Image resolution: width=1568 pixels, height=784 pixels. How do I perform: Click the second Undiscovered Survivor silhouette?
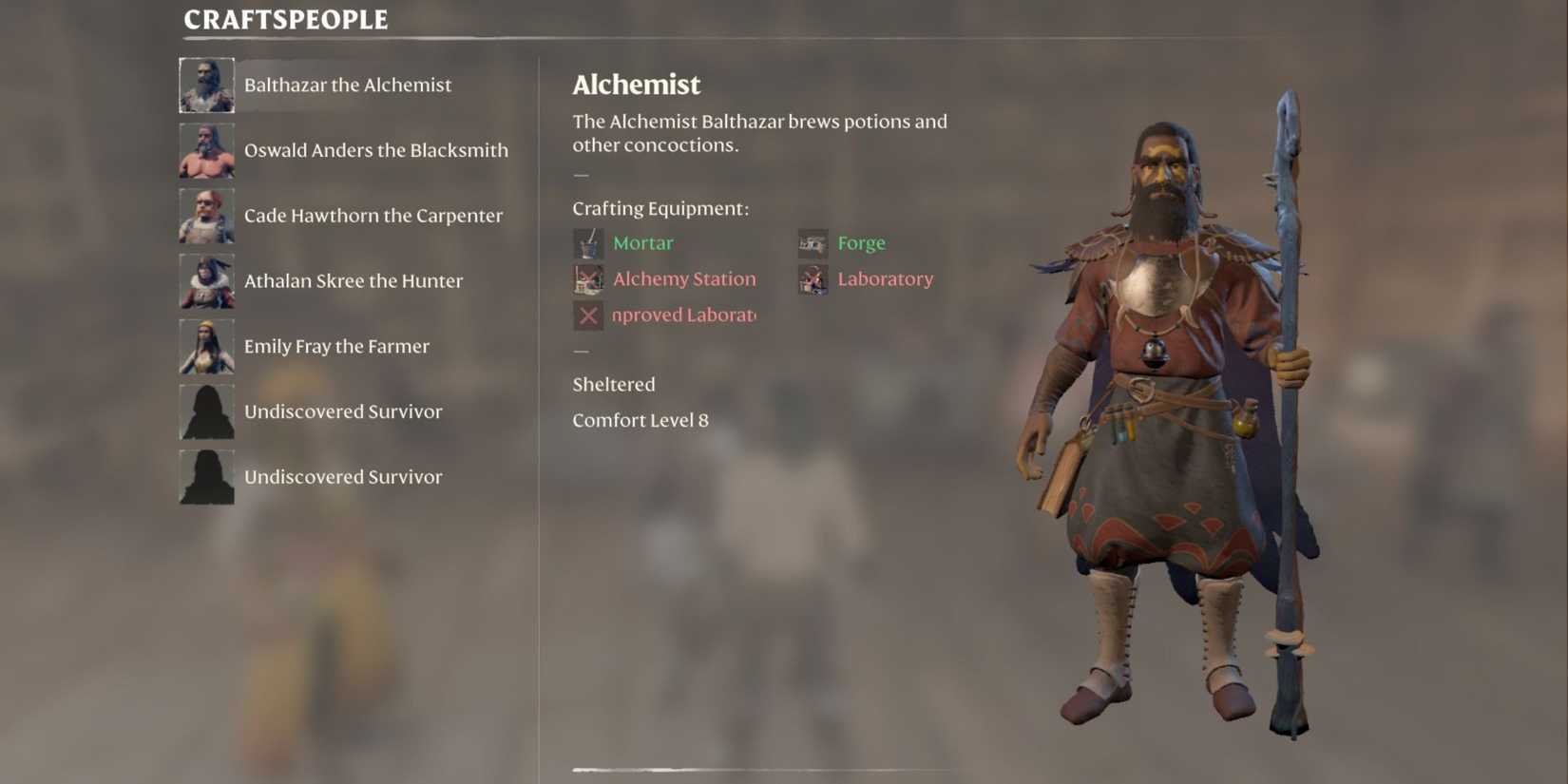[206, 476]
